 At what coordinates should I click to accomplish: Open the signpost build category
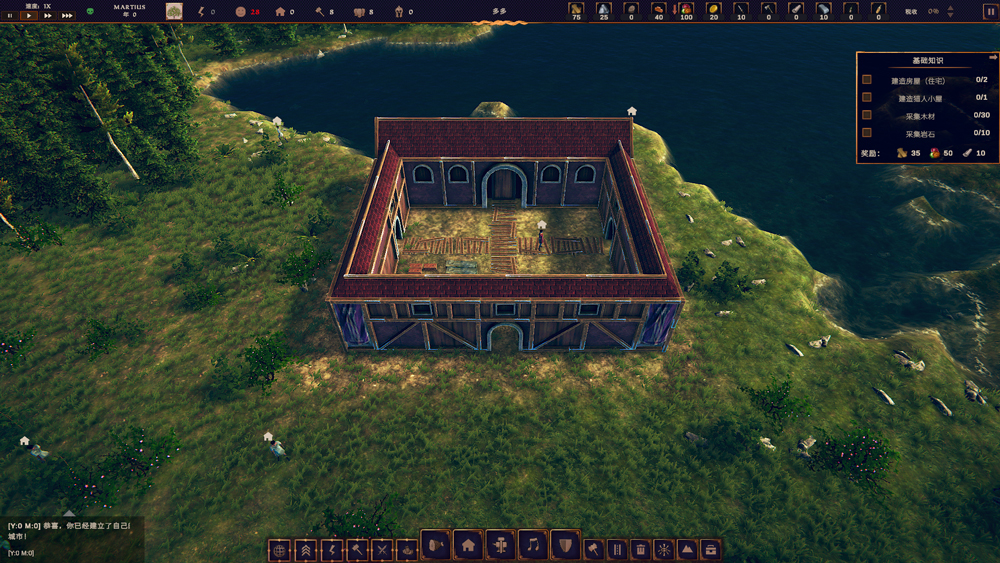[500, 545]
